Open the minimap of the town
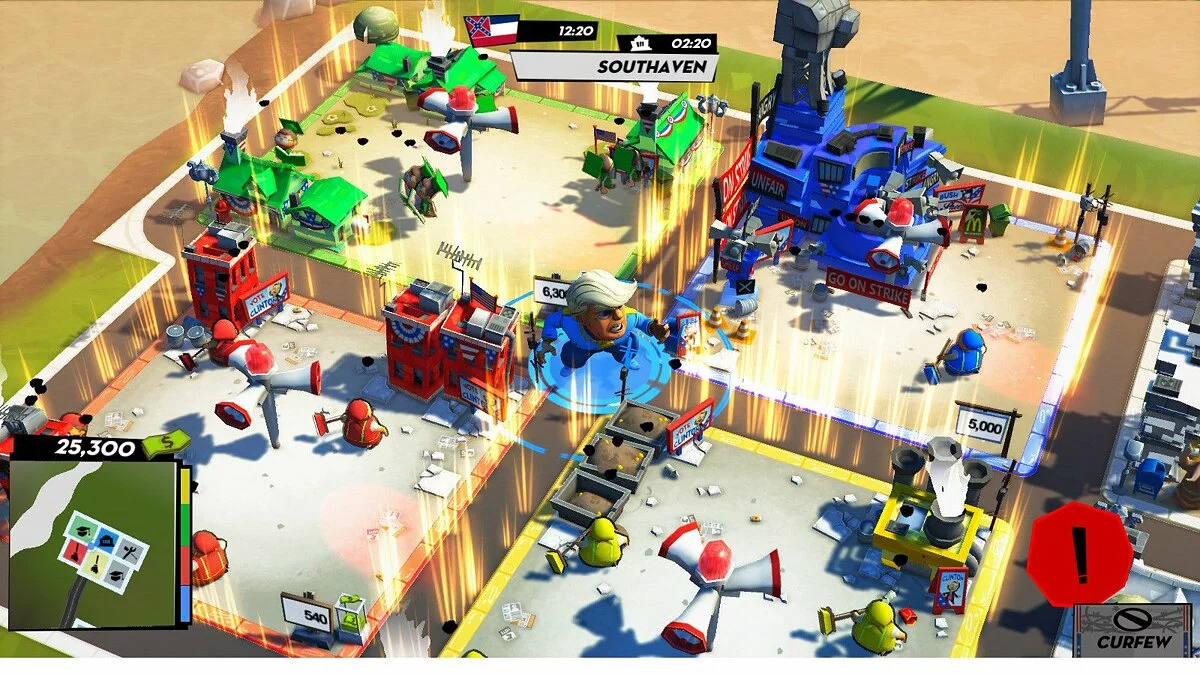The width and height of the screenshot is (1200, 675). [93, 543]
